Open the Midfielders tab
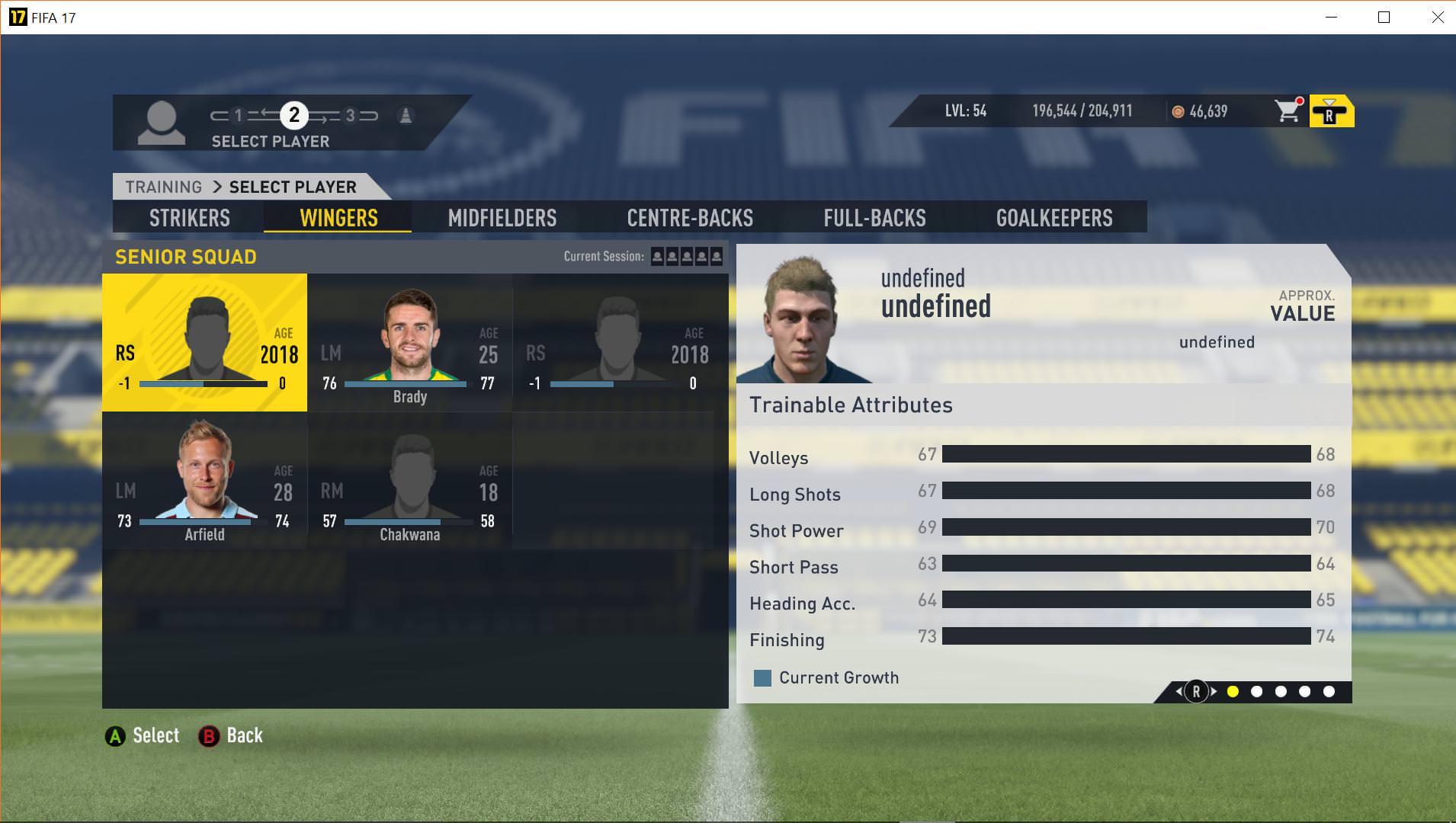Viewport: 1456px width, 823px height. pyautogui.click(x=502, y=218)
